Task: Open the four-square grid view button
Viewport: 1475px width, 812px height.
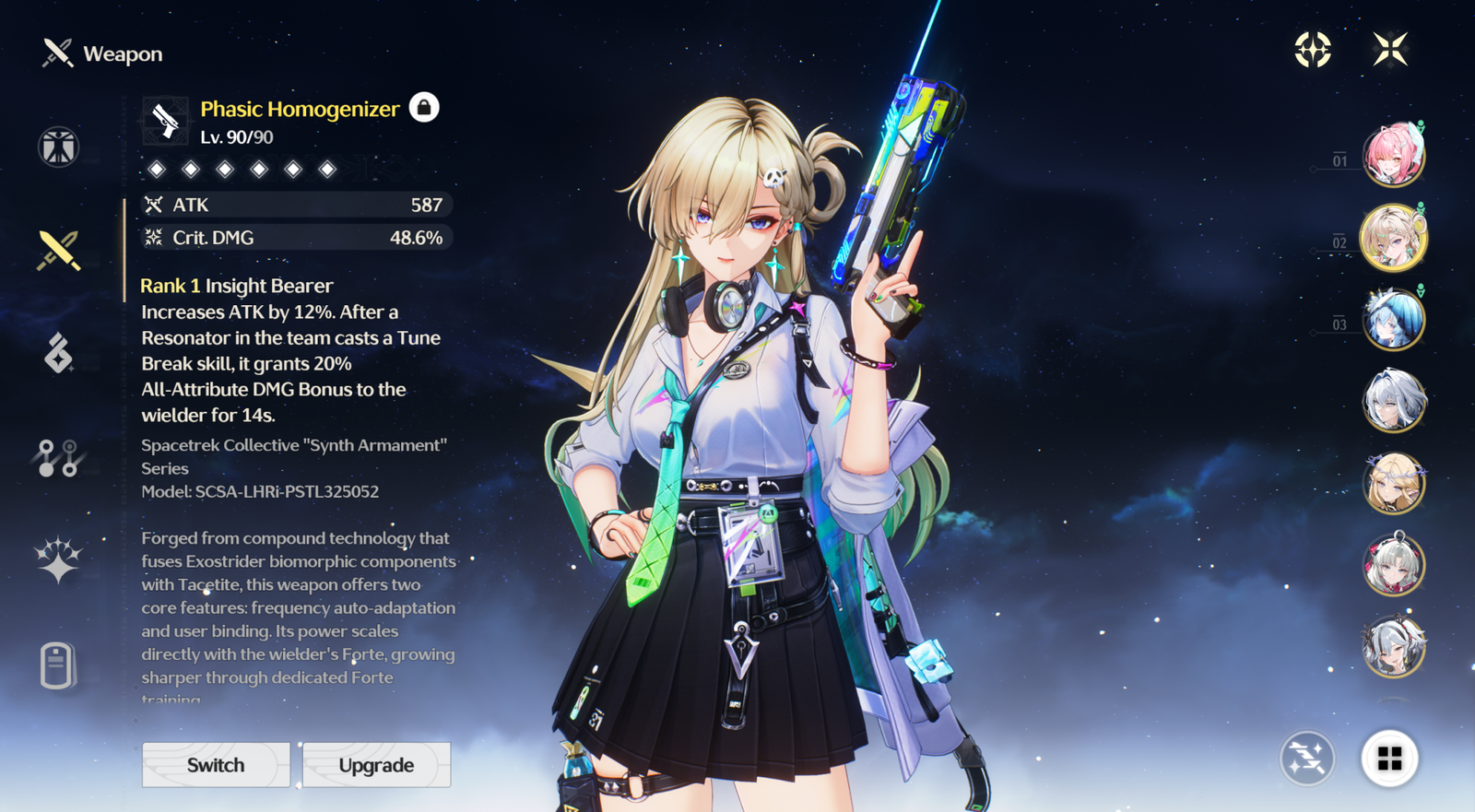Action: tap(1389, 759)
